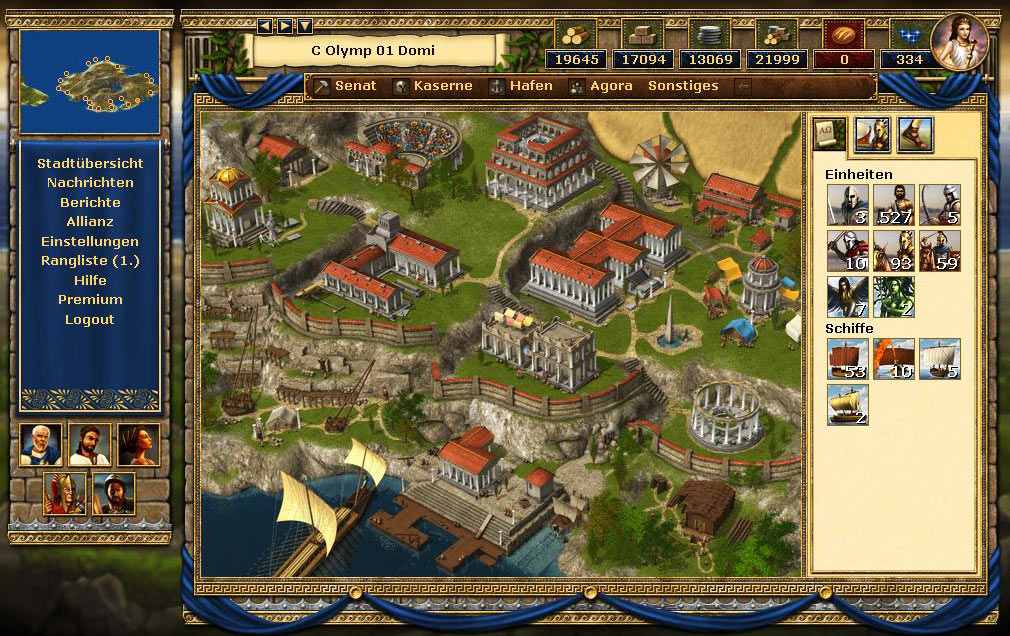
Task: Open the Nachrichten messages page
Action: (90, 182)
